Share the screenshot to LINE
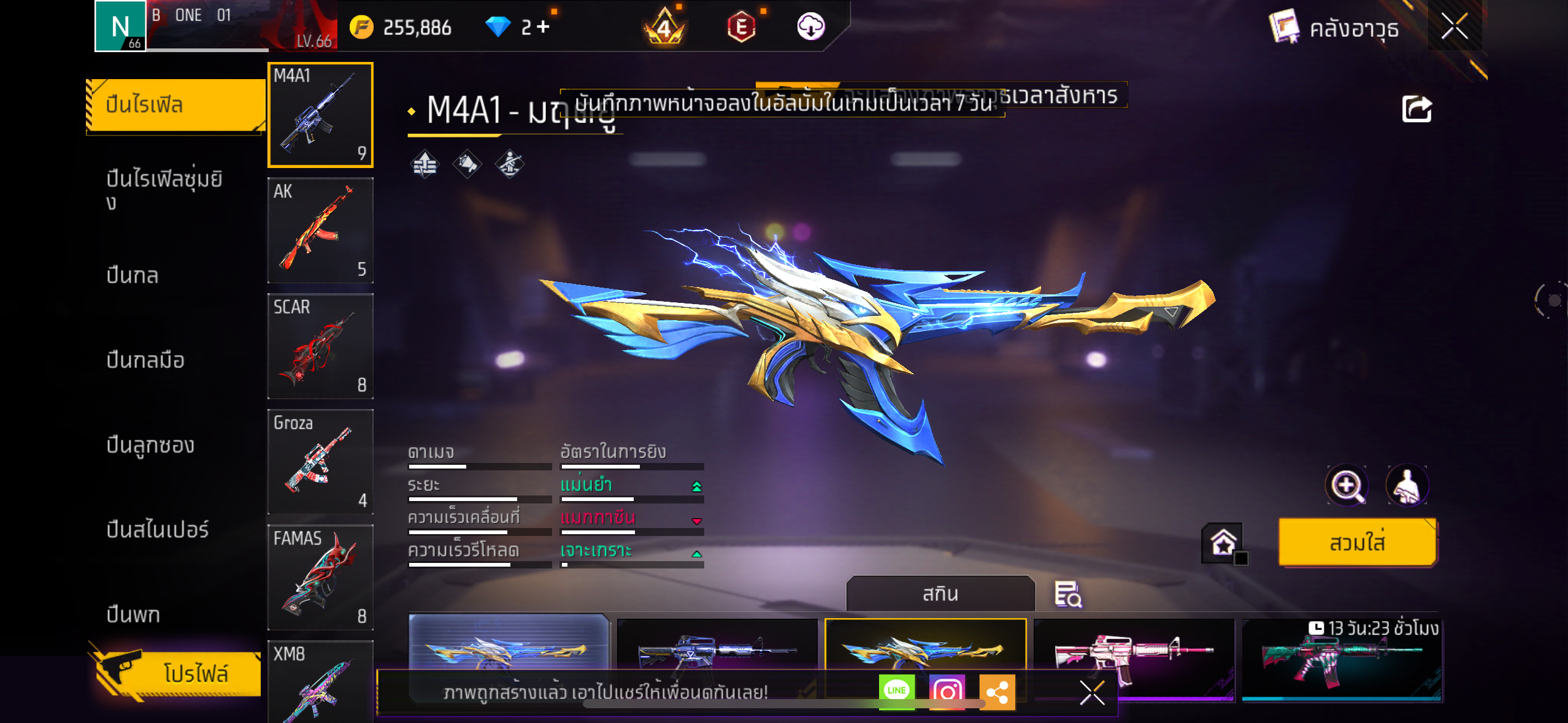 click(896, 691)
